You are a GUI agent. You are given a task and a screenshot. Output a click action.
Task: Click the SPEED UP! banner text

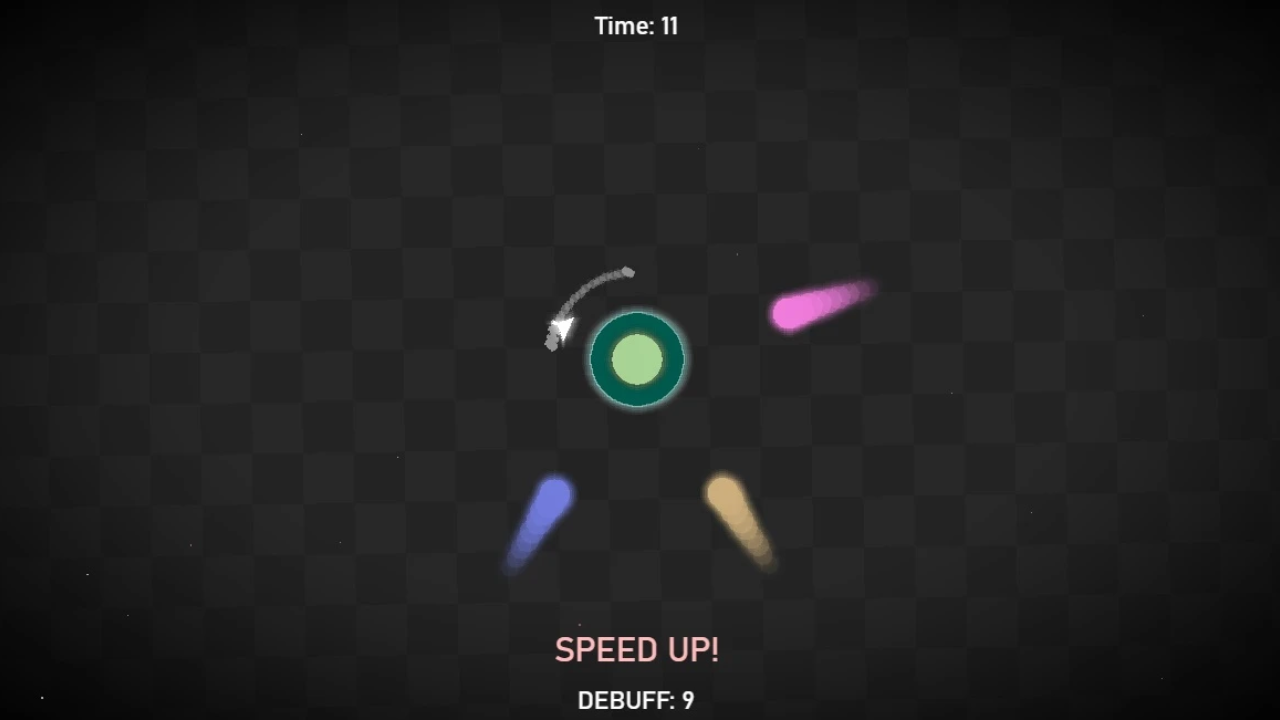point(636,649)
